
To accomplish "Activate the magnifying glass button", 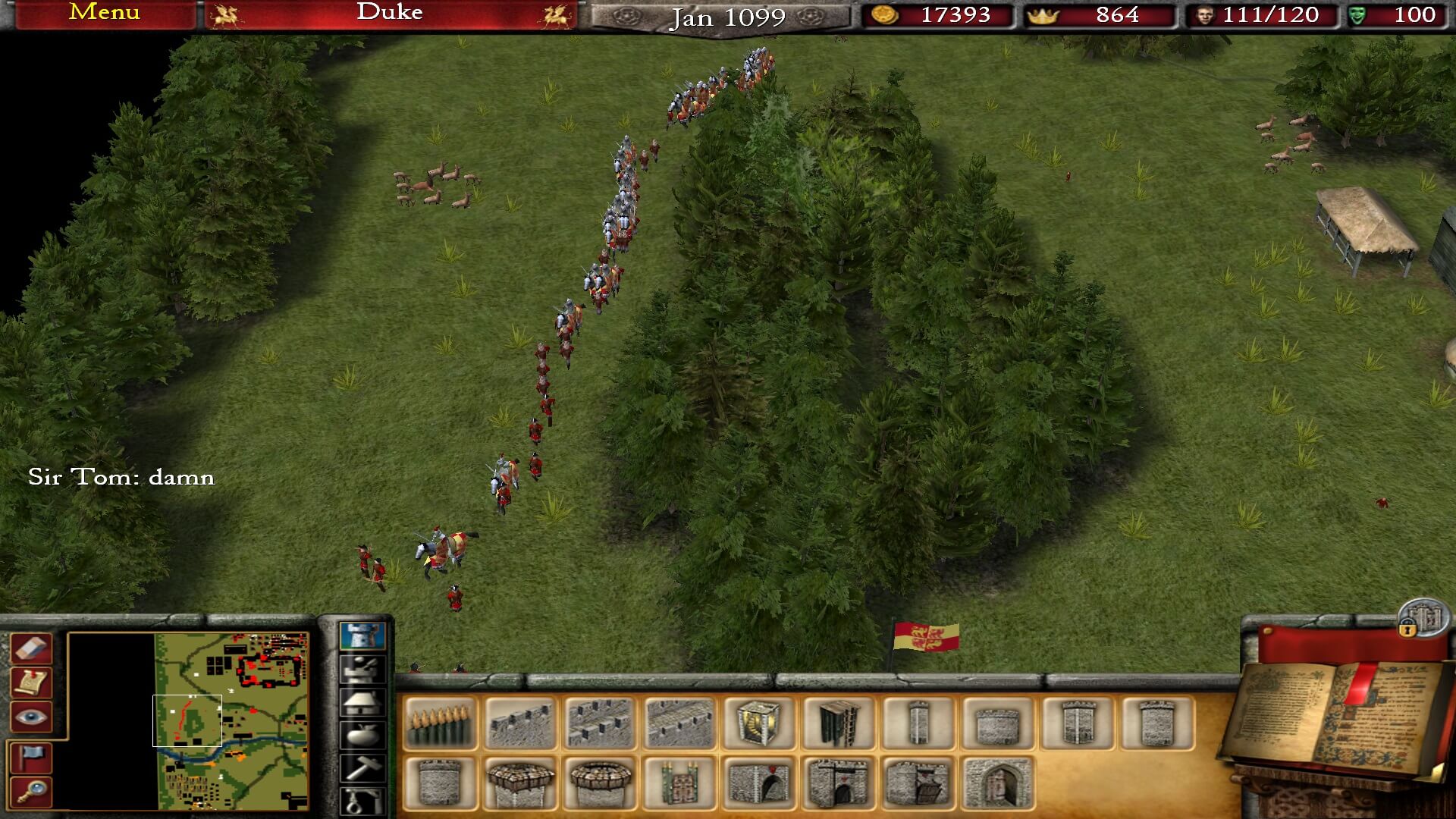I will 32,792.
